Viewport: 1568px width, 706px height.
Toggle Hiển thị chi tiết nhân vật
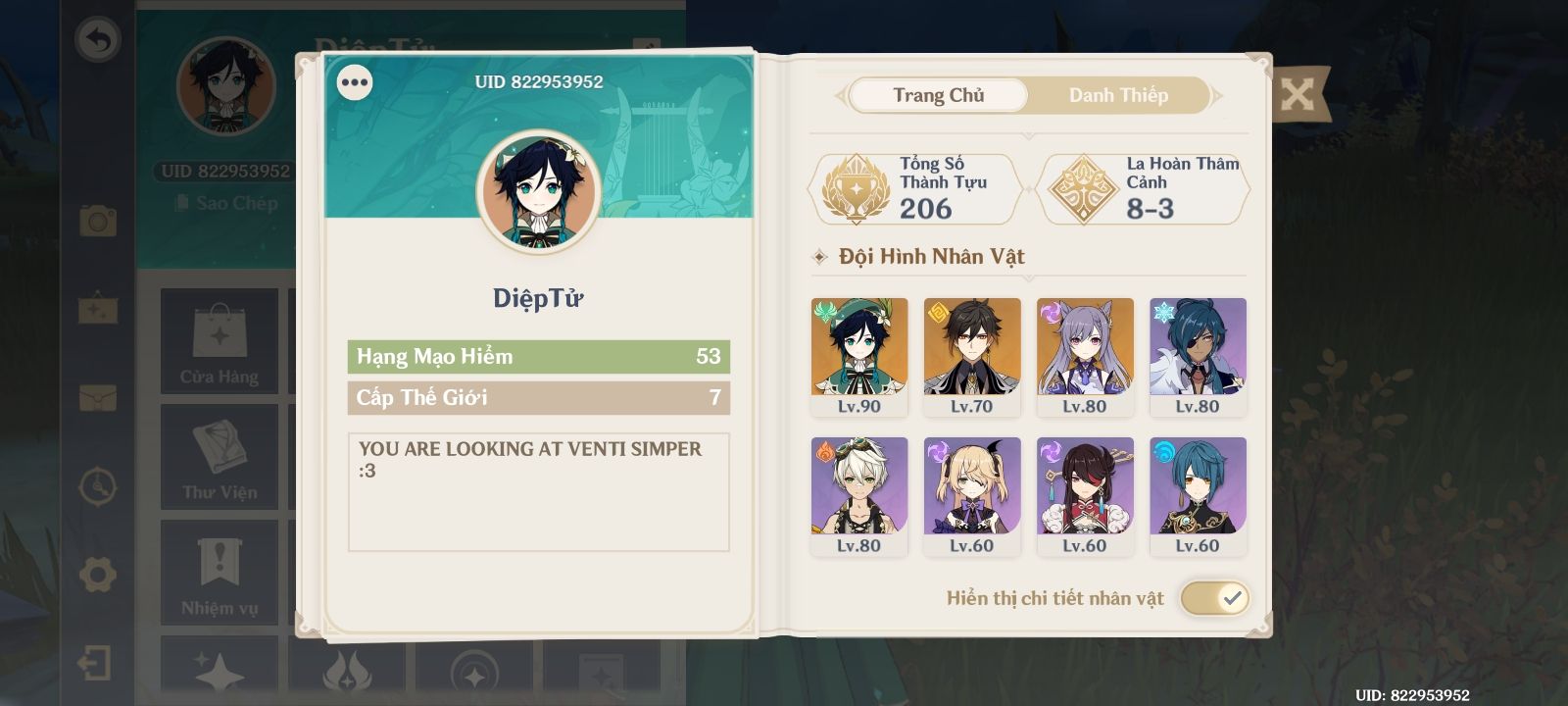[1214, 597]
